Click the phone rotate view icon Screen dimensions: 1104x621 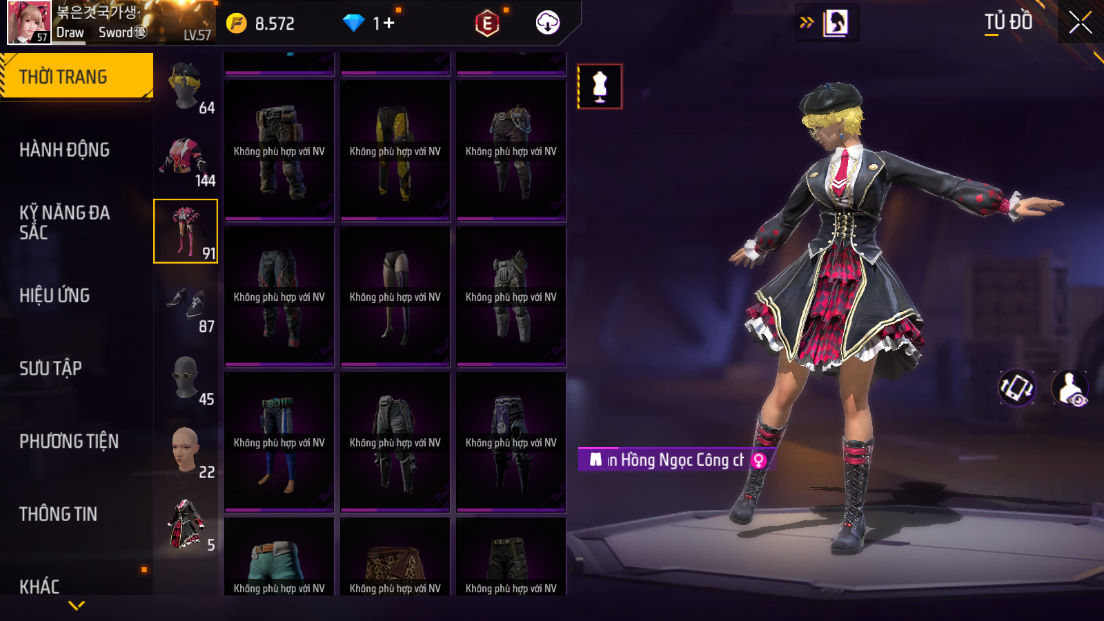[x=1017, y=388]
